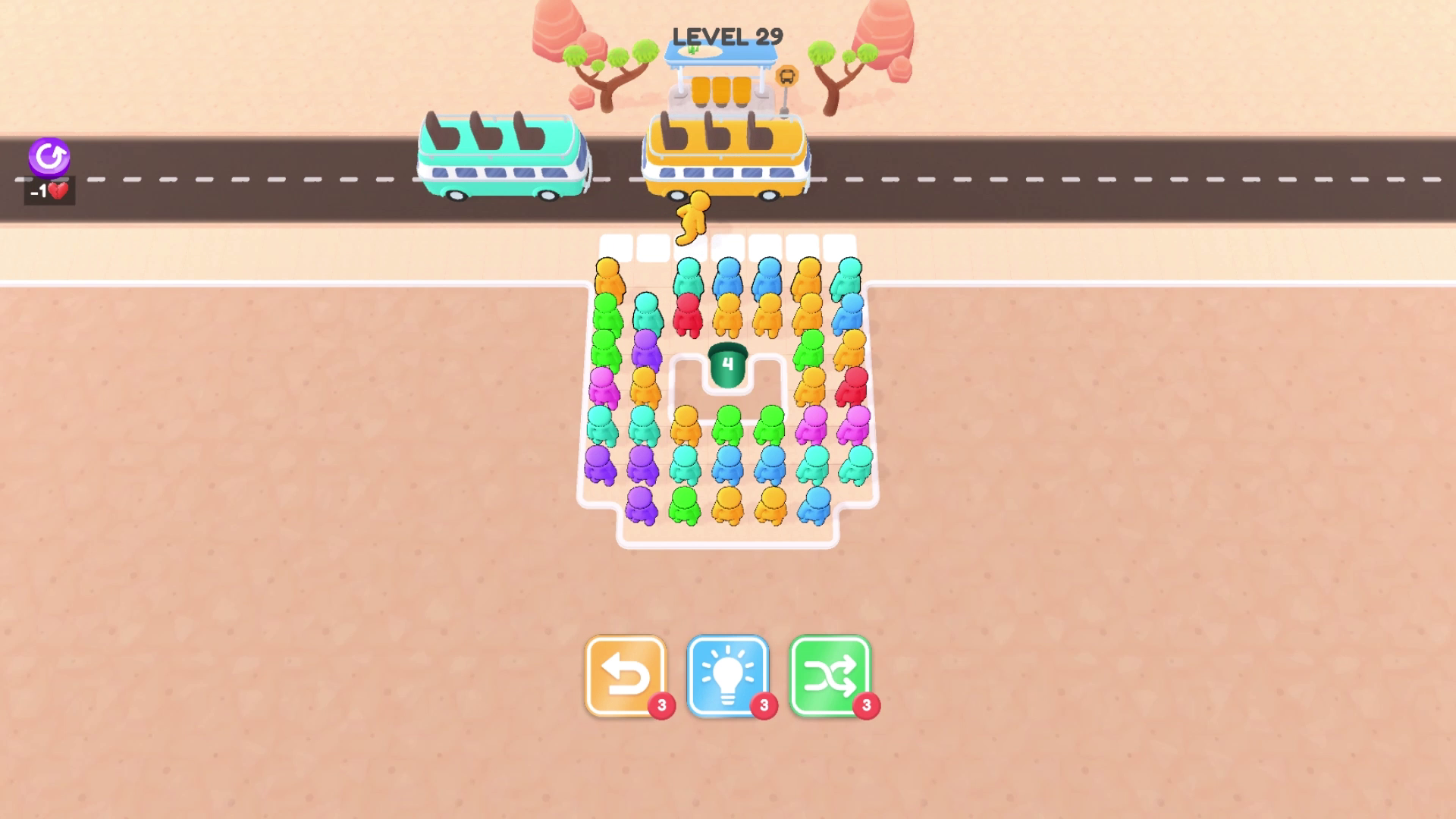Image resolution: width=1456 pixels, height=819 pixels.
Task: Open the hint lightbulb icon
Action: [730, 675]
